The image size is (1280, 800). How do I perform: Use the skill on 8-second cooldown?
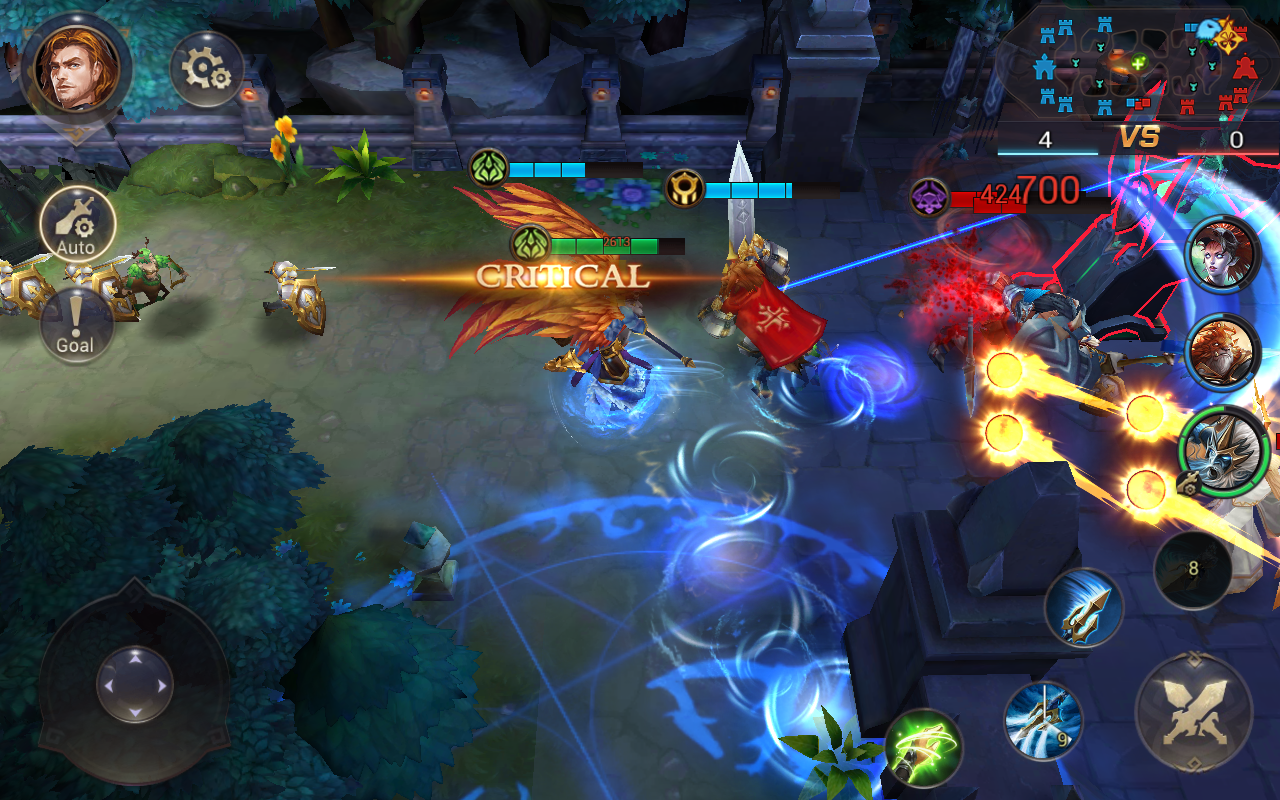click(x=1192, y=570)
